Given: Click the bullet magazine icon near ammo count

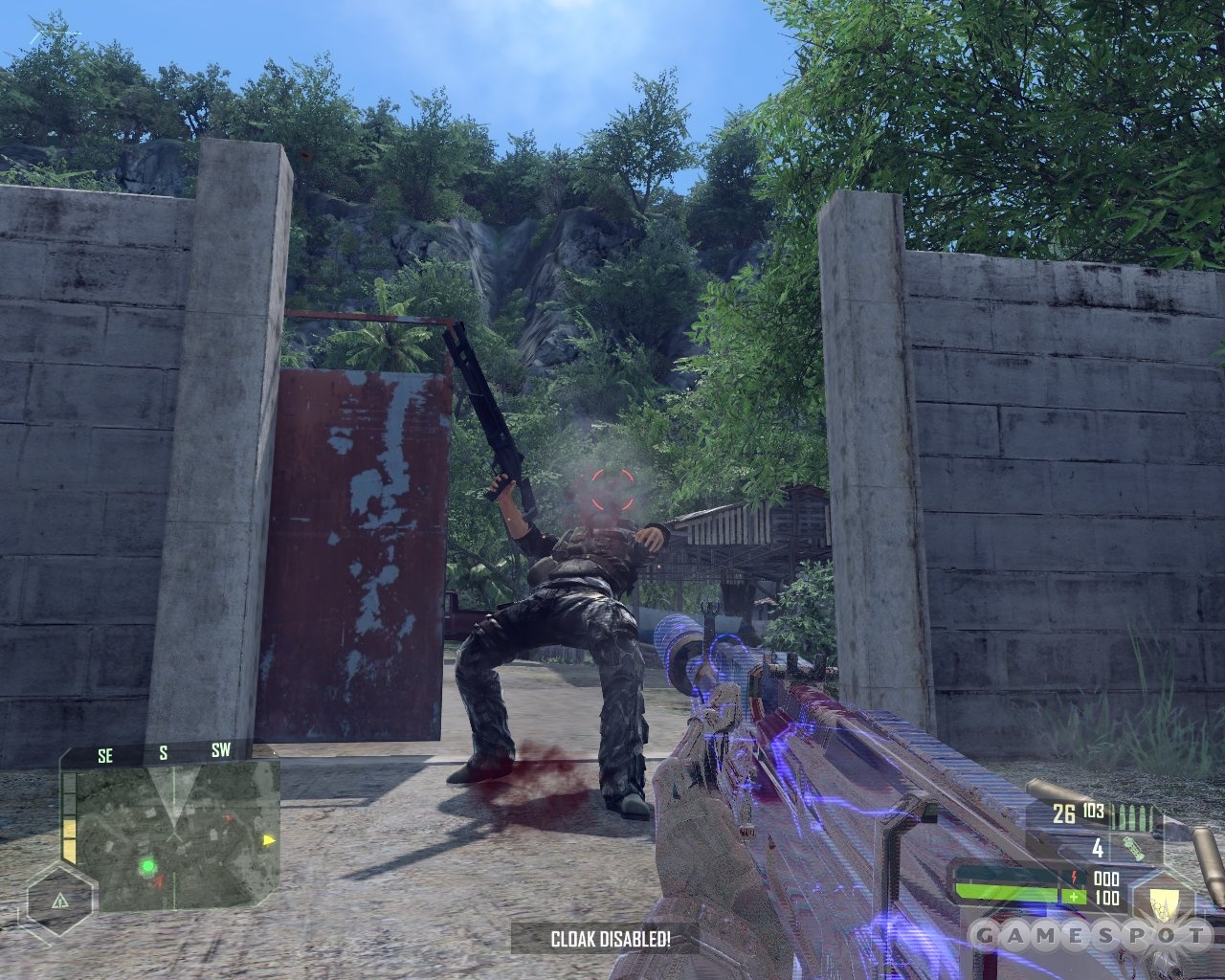Looking at the screenshot, I should pyautogui.click(x=1133, y=816).
